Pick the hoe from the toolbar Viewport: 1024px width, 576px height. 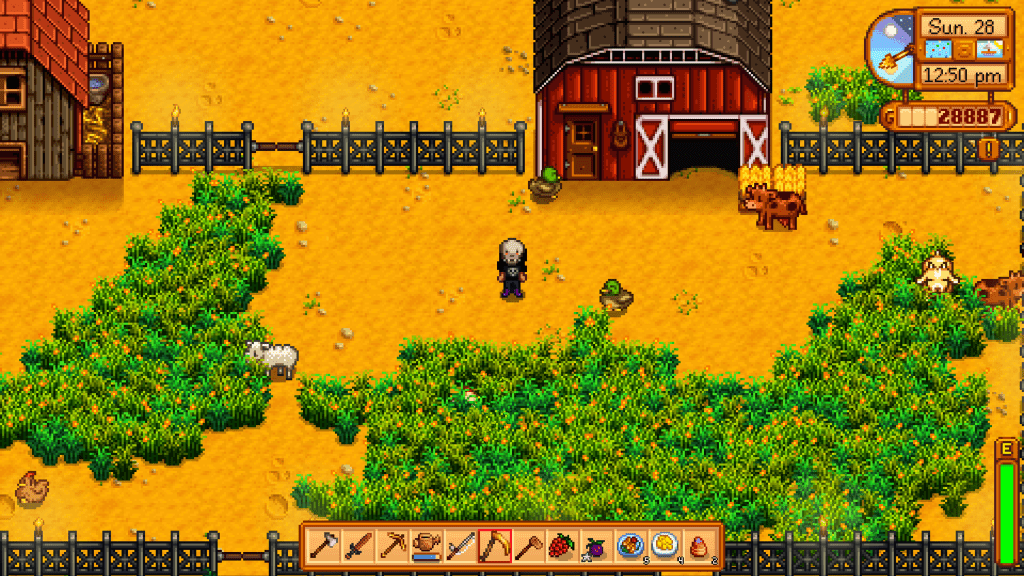point(528,546)
